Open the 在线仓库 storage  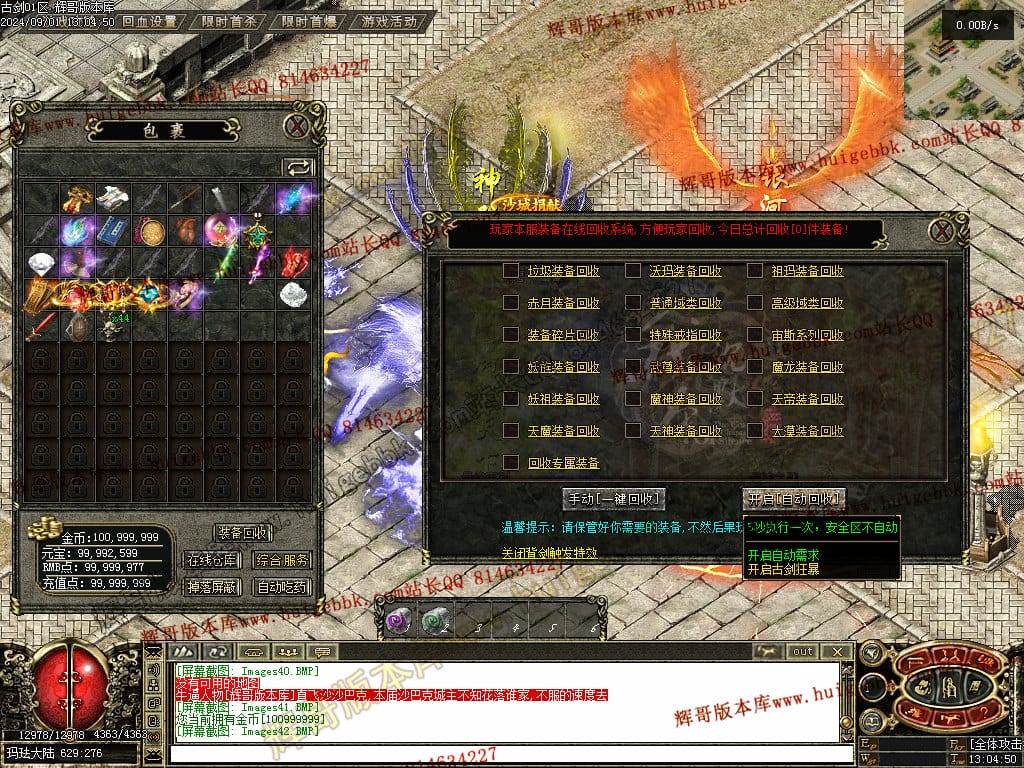(x=212, y=560)
